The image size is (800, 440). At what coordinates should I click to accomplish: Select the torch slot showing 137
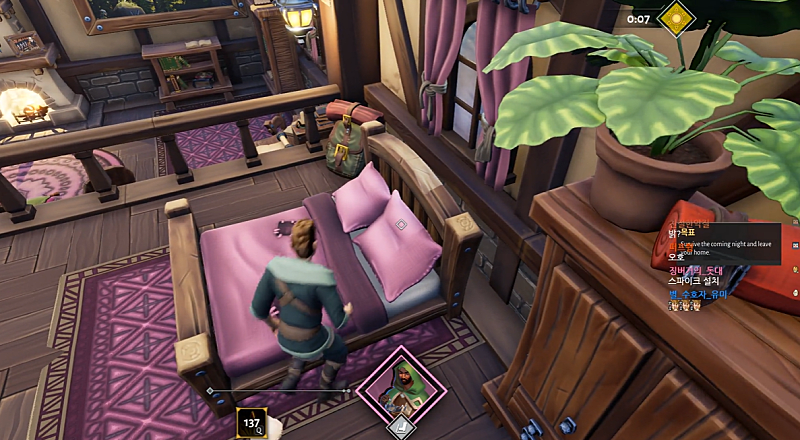[x=252, y=424]
